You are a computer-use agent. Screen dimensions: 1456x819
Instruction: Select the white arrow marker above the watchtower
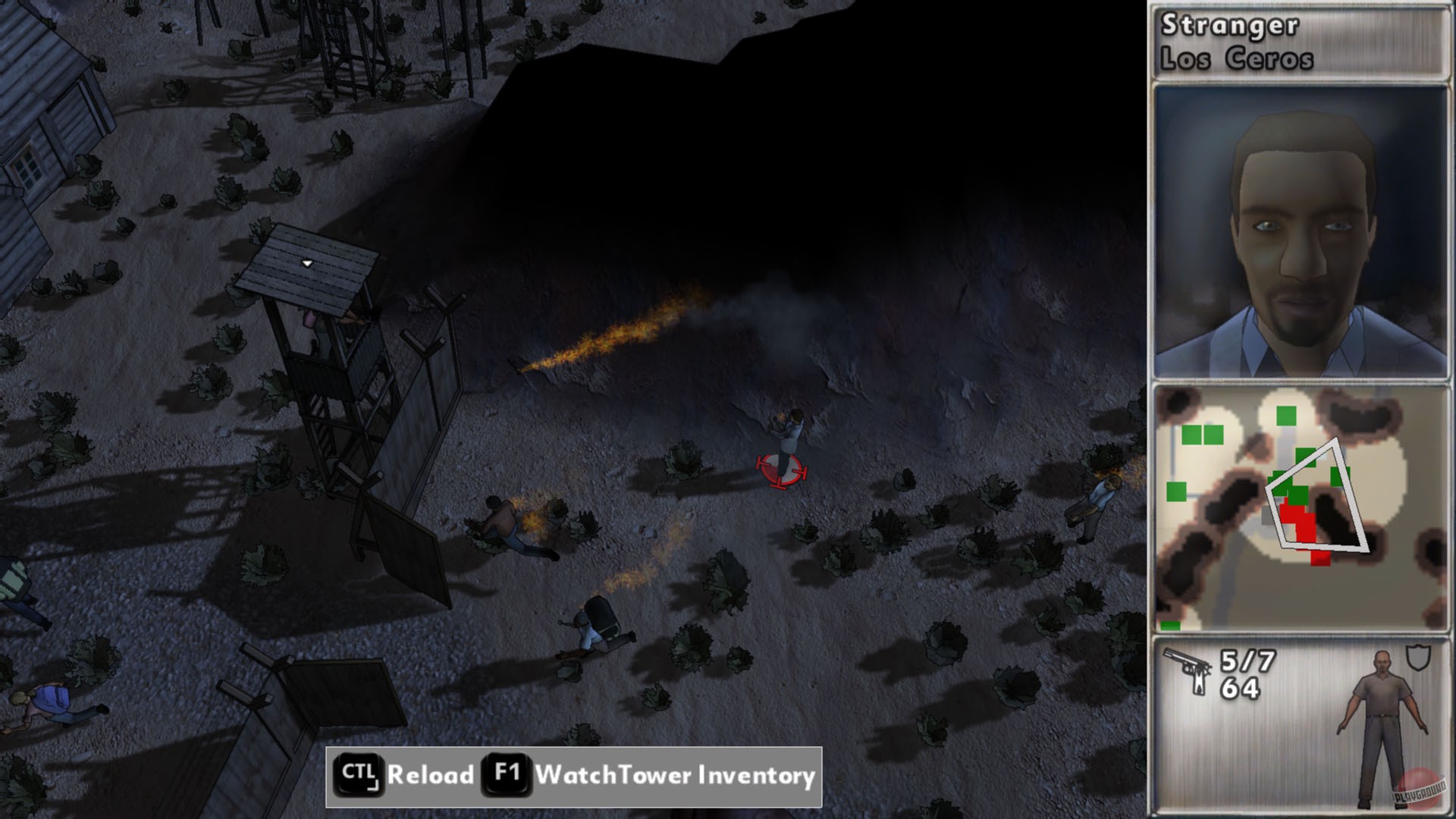coord(307,262)
